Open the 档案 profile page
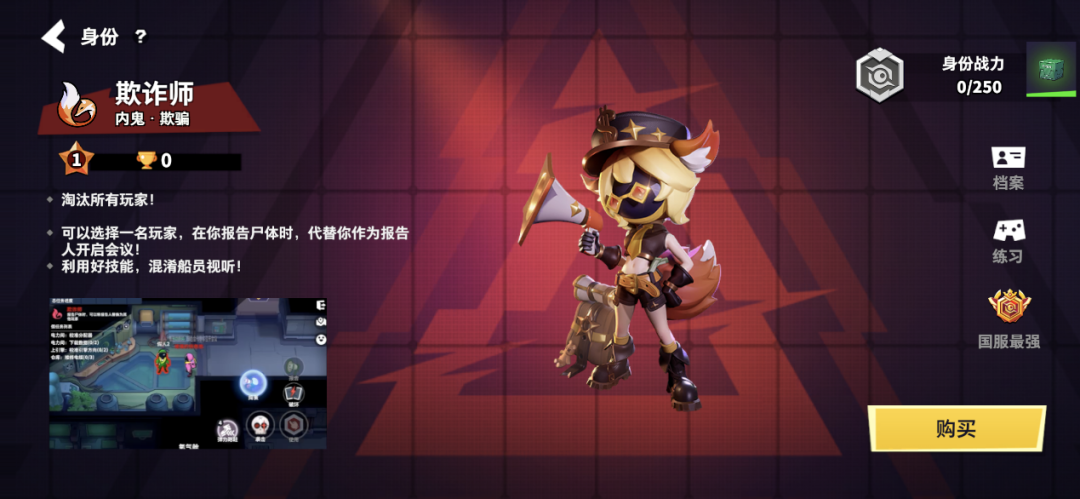 pos(1008,167)
